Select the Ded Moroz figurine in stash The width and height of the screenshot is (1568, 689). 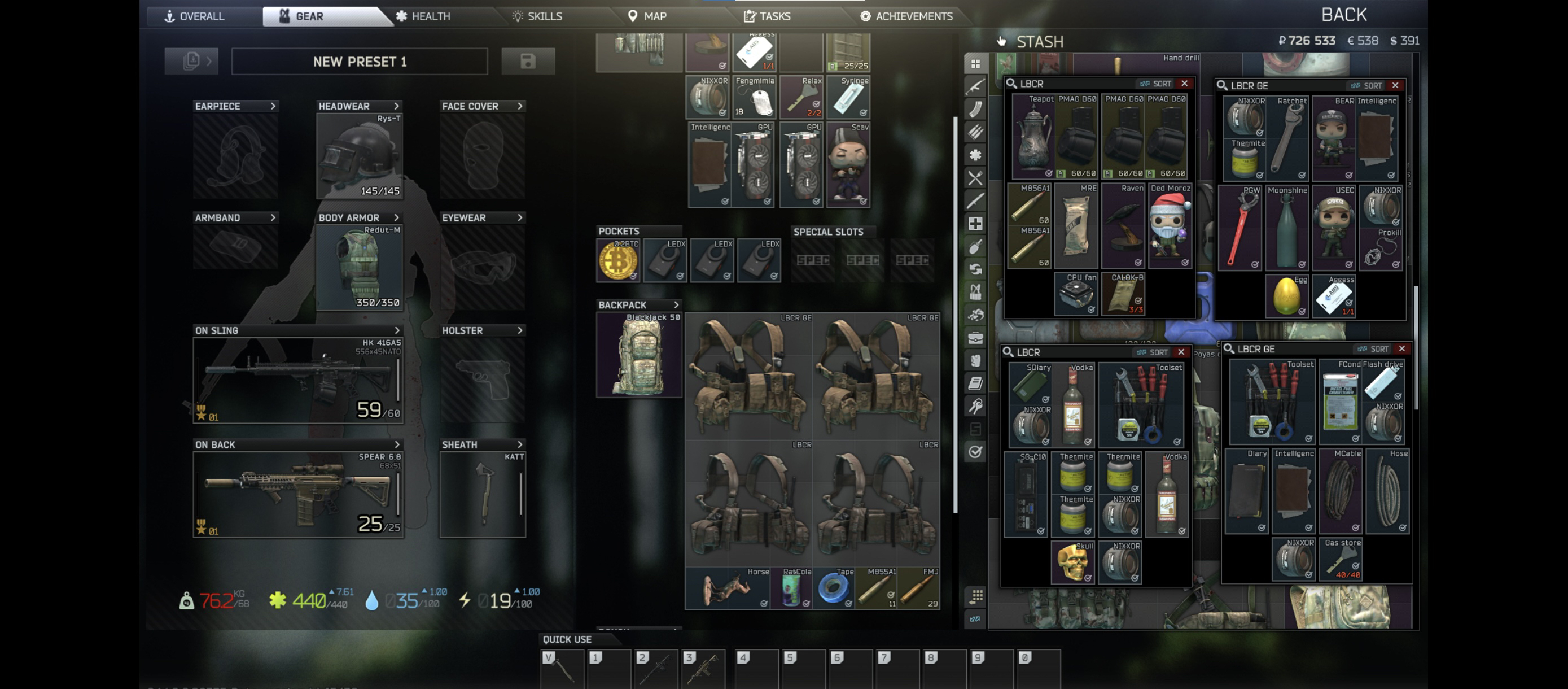[x=1170, y=226]
